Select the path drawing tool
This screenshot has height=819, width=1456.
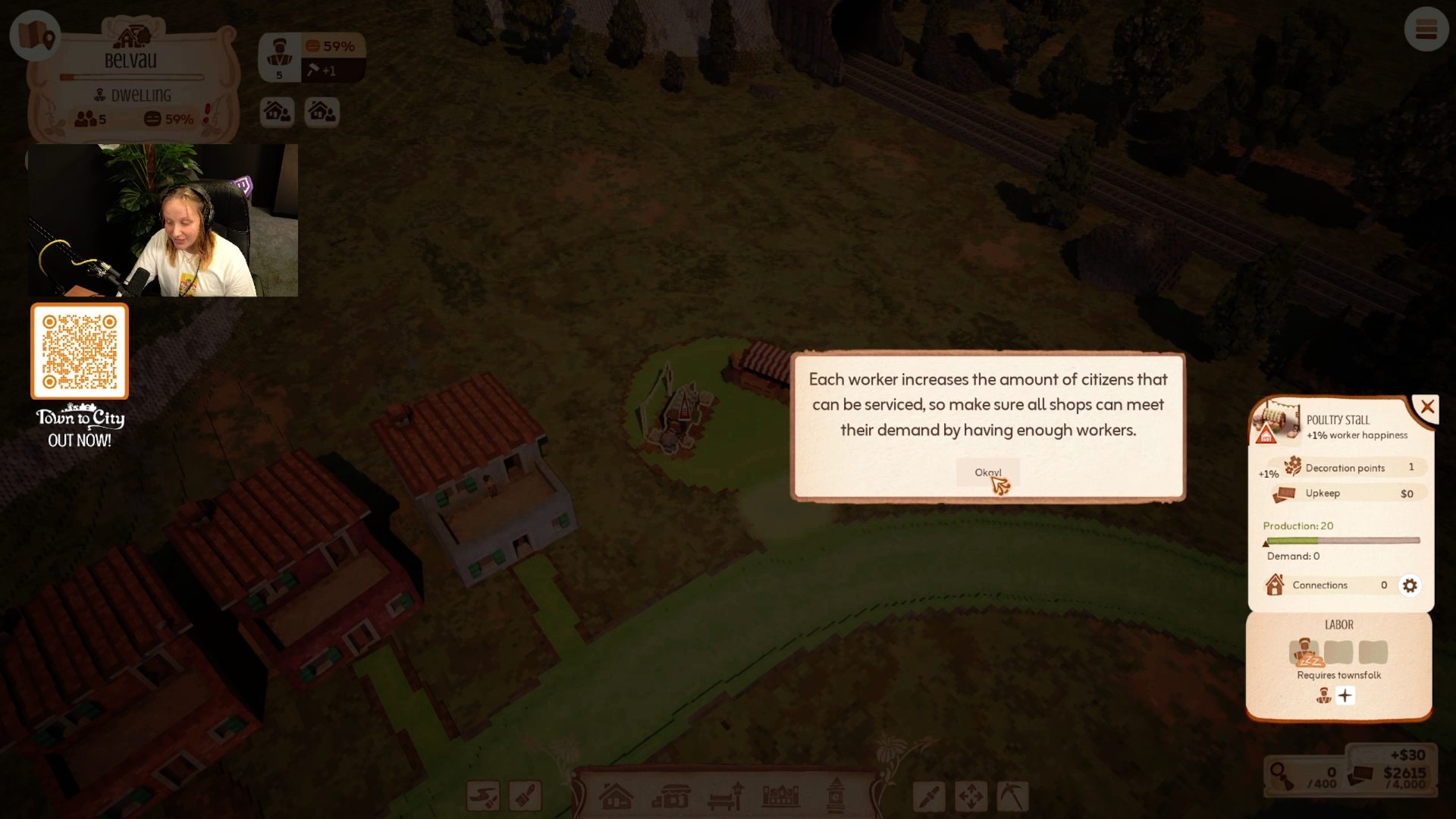[x=483, y=797]
